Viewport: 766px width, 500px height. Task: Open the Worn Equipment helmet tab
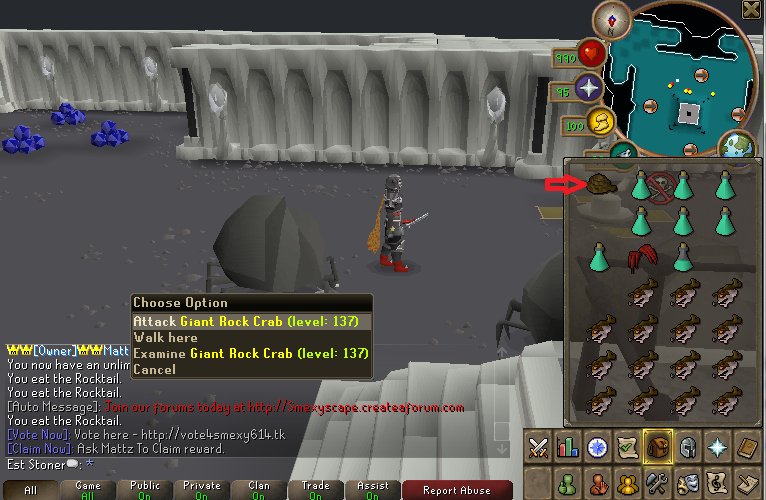(x=686, y=447)
